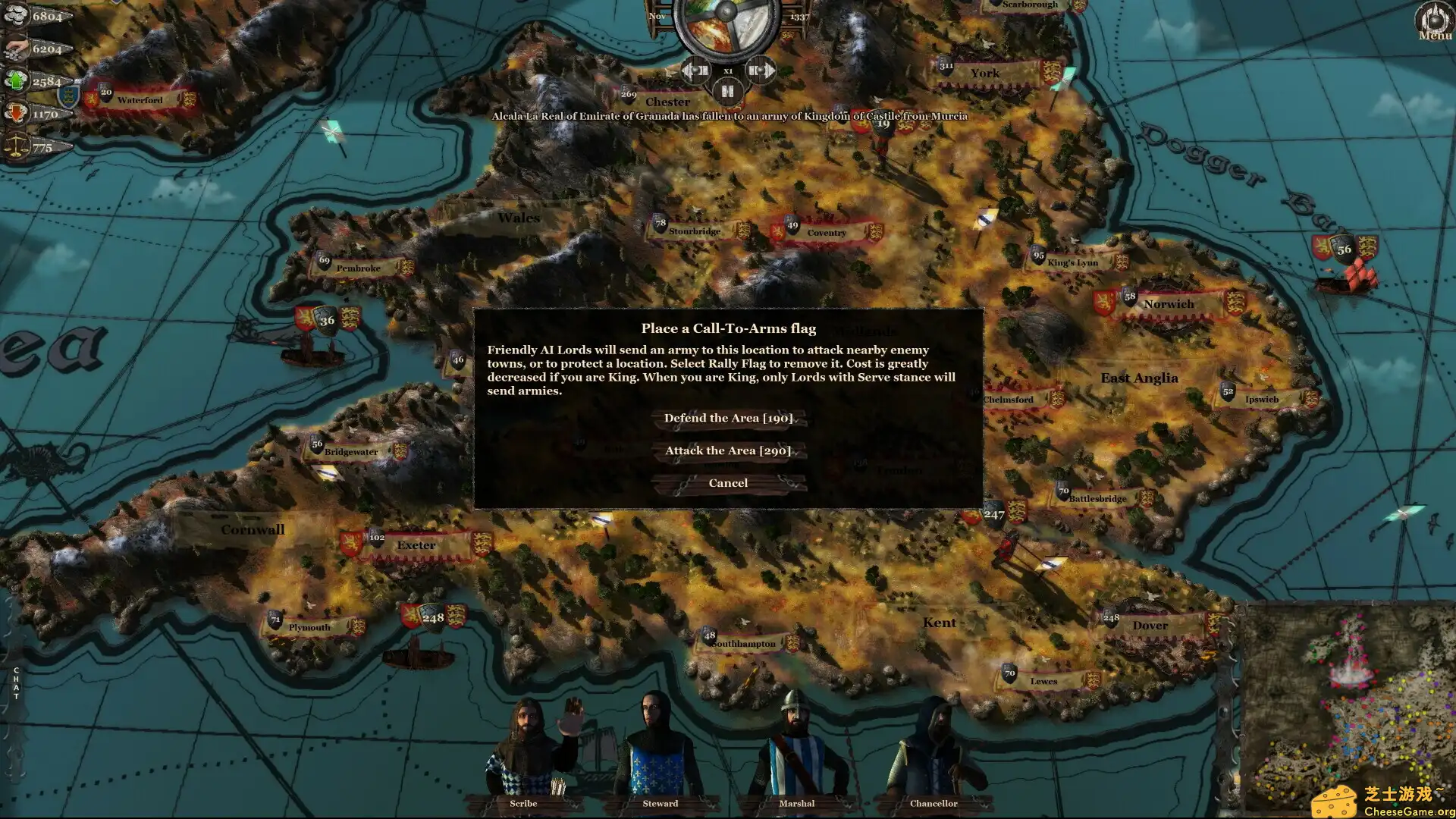Image resolution: width=1456 pixels, height=819 pixels.
Task: Open the balance scales icon showing 775
Action: pos(17,146)
